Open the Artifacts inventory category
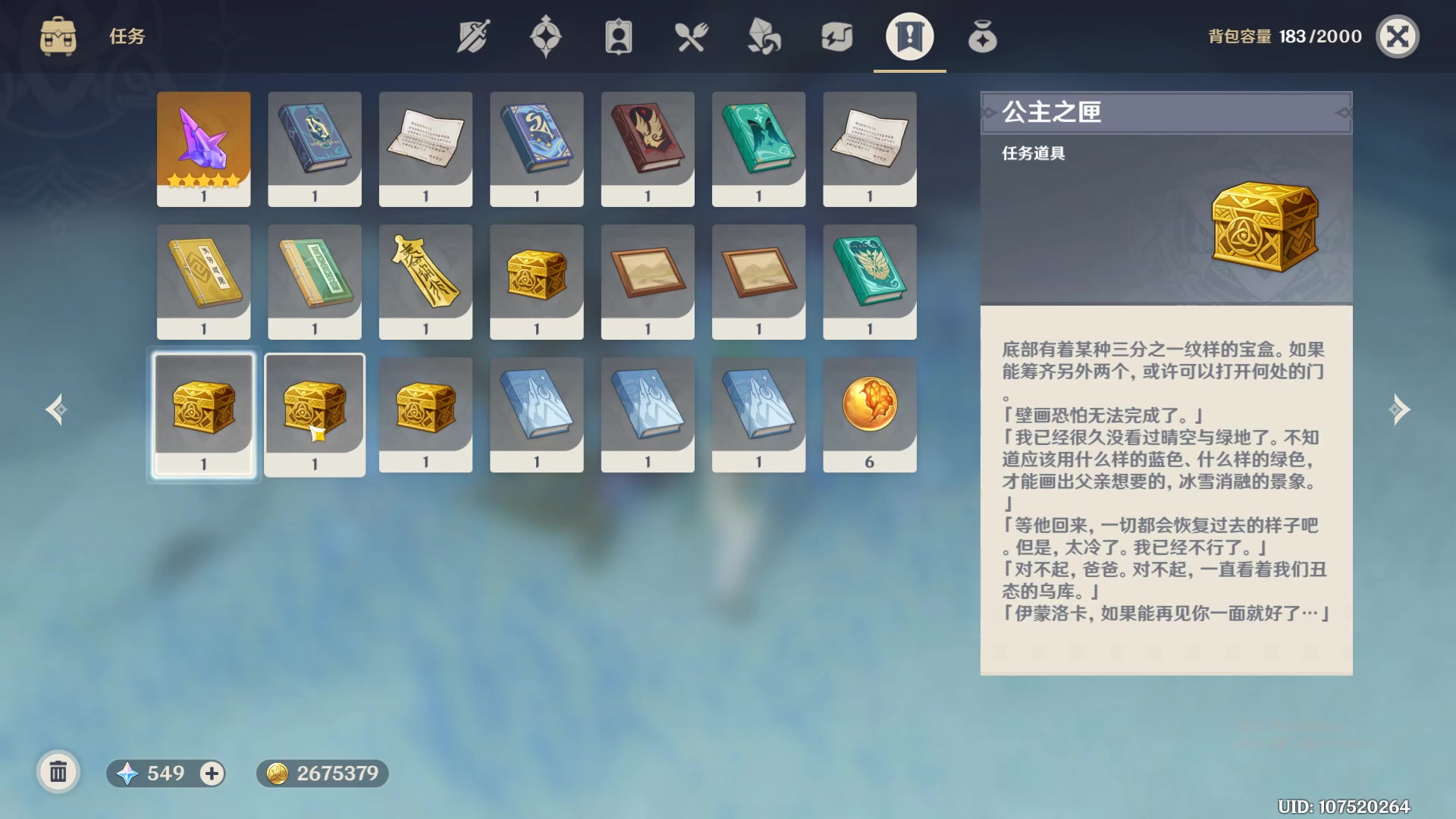The image size is (1456, 819). pos(547,36)
